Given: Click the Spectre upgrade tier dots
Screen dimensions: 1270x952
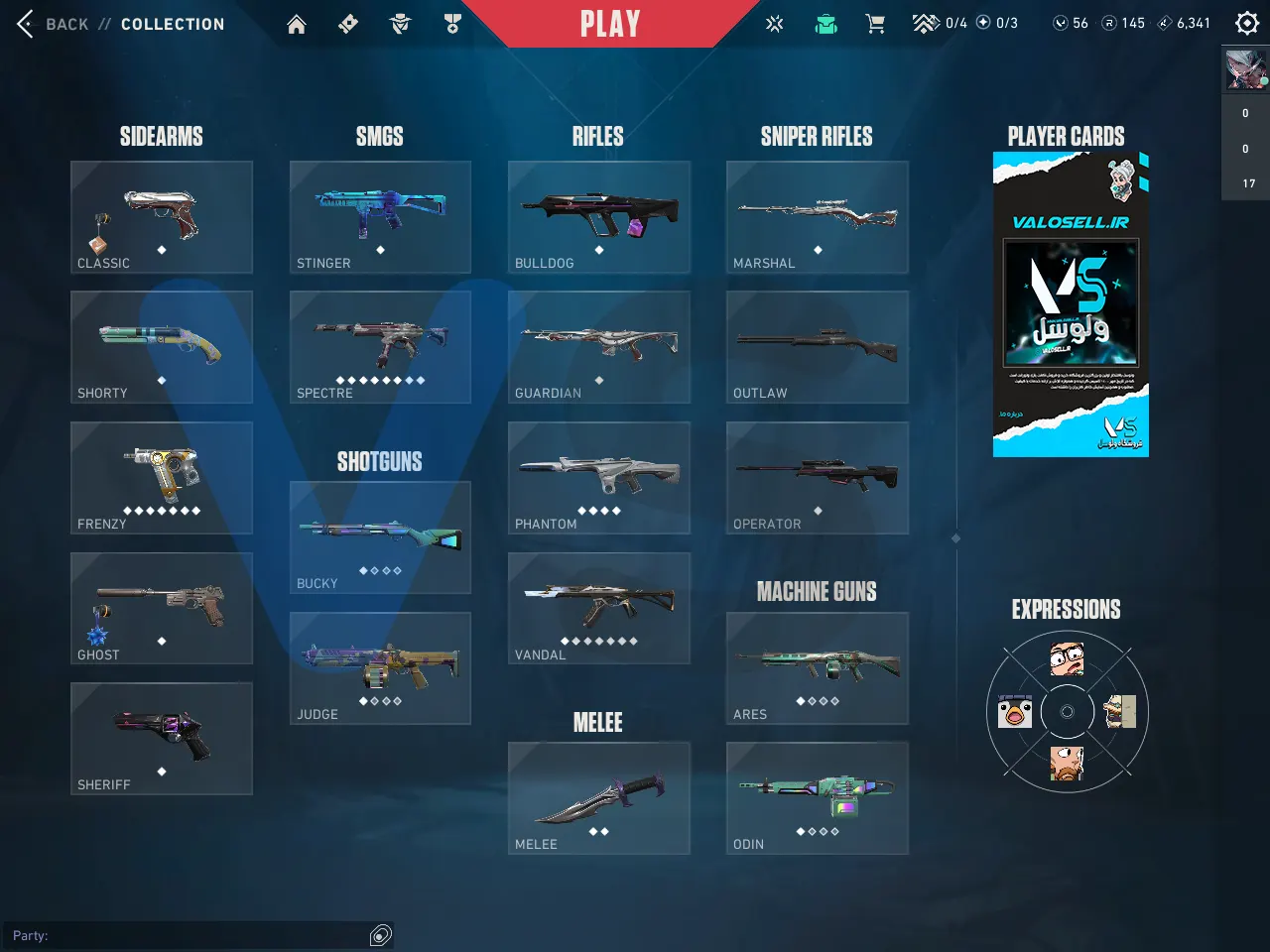Looking at the screenshot, I should click(380, 379).
